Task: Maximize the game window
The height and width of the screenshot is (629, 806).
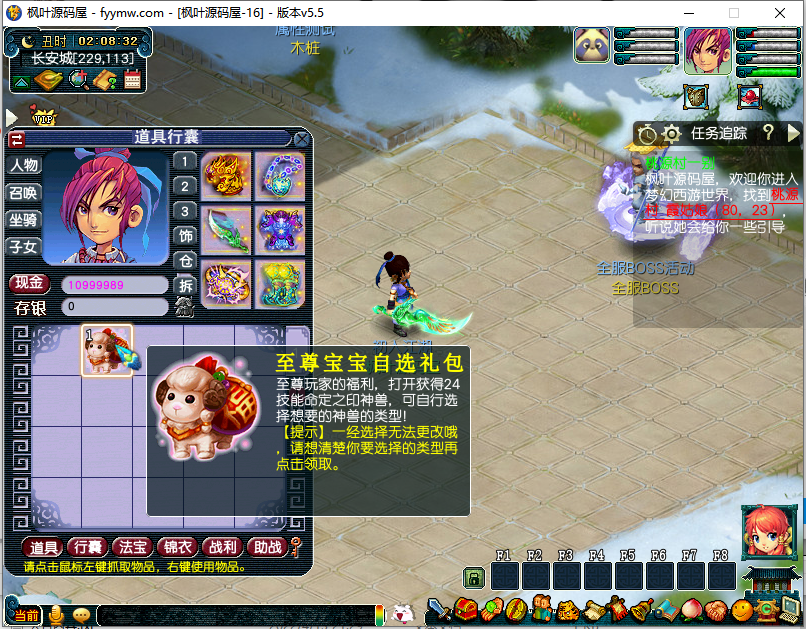Action: [x=734, y=13]
